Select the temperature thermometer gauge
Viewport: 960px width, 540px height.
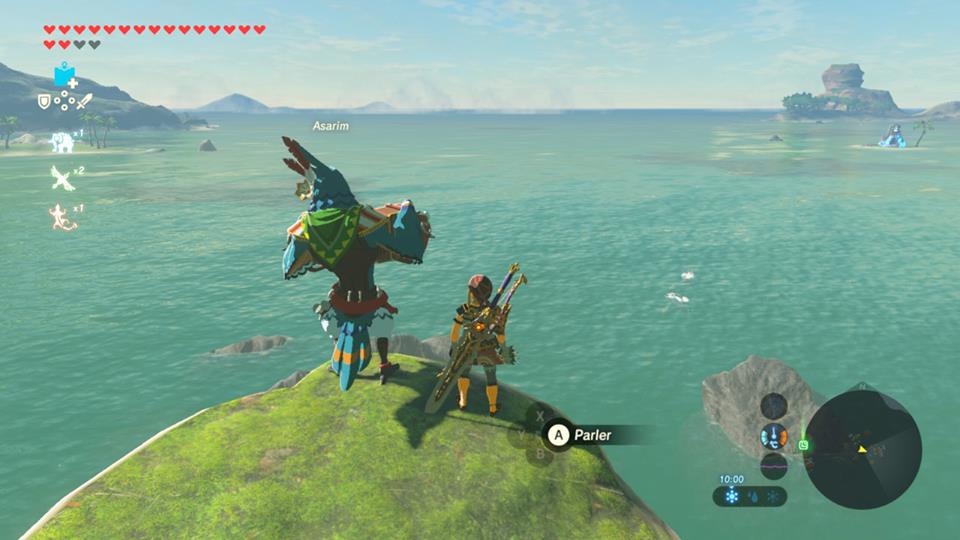[773, 437]
